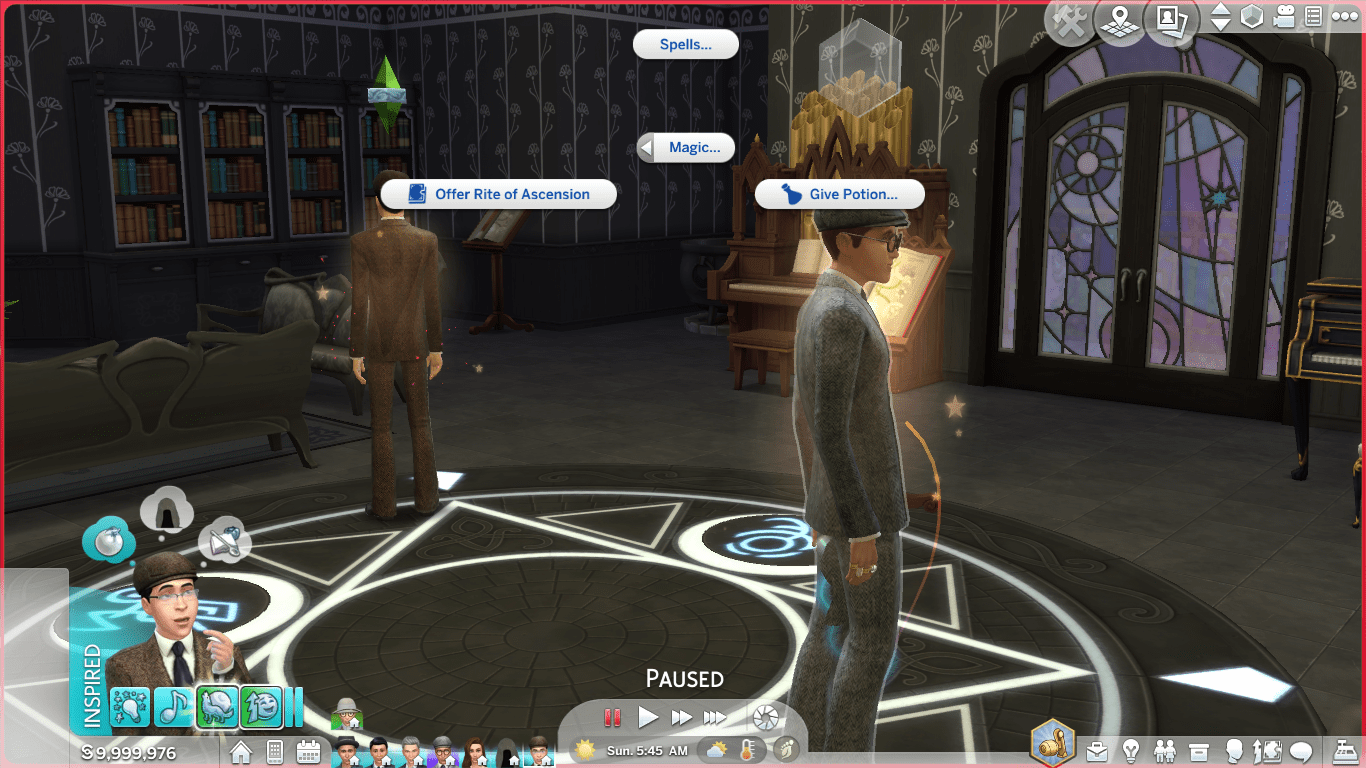Go back via the Magic... pie menu button
The image size is (1366, 768).
[686, 148]
